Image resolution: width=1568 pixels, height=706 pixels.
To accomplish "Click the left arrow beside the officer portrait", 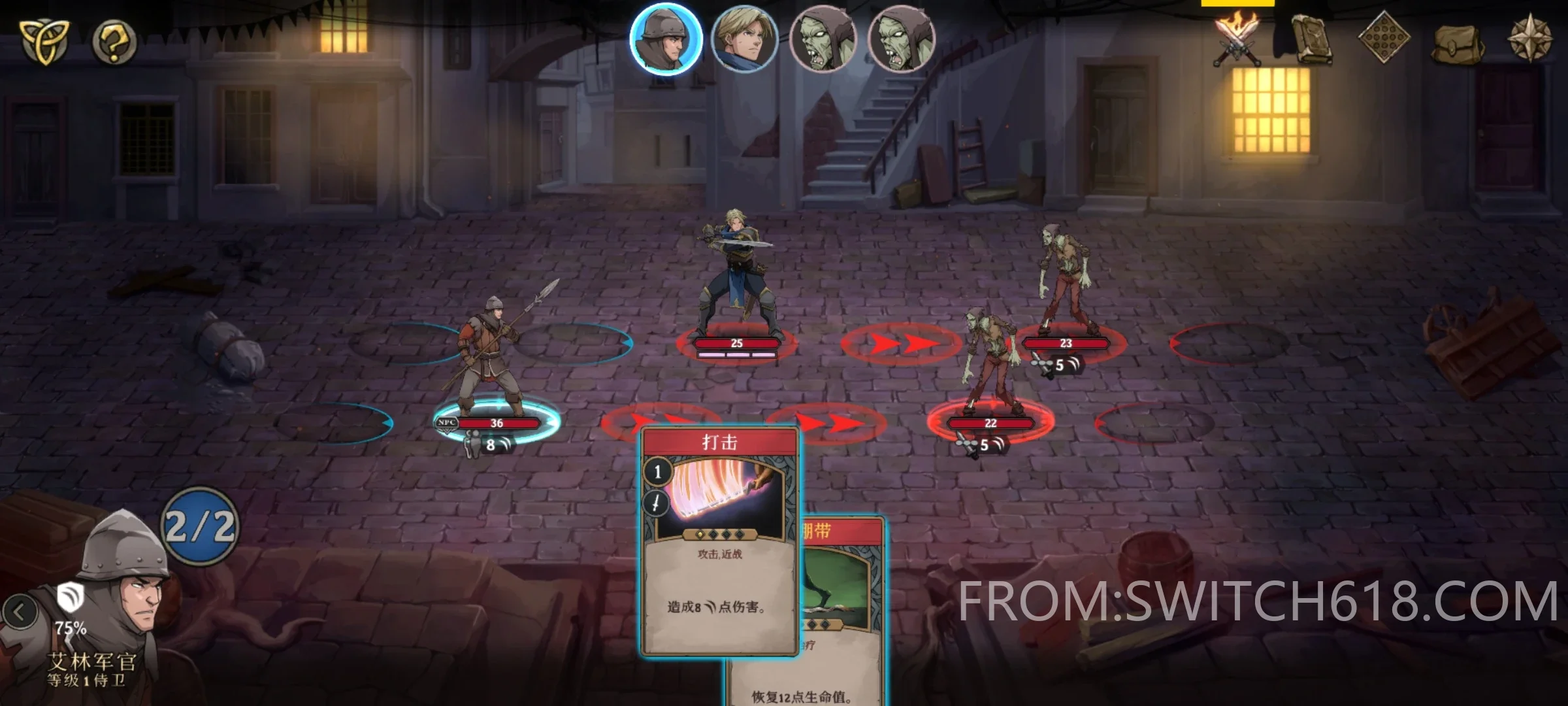I will click(20, 613).
